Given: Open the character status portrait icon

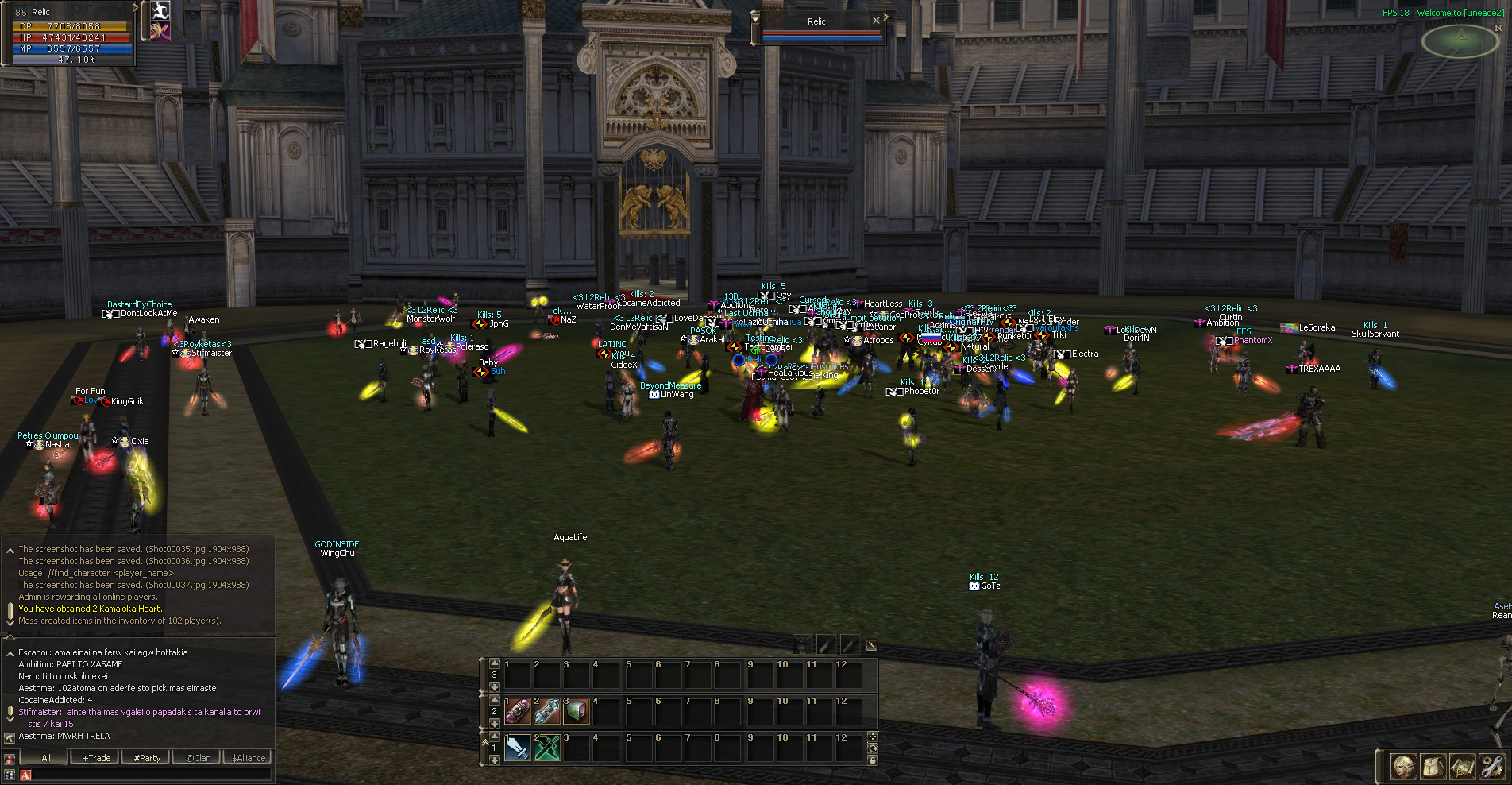Looking at the screenshot, I should [x=1404, y=767].
